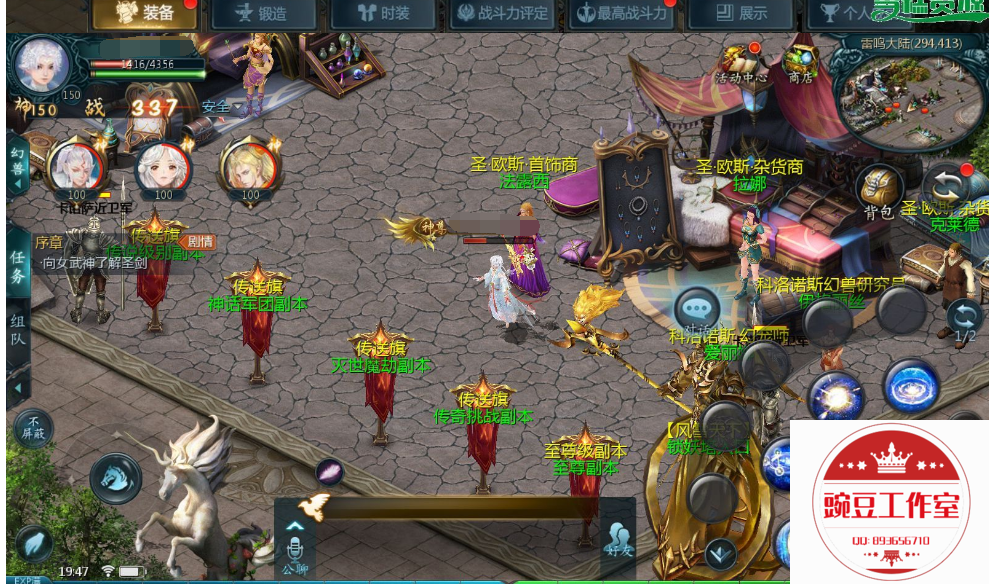Switch skill page with the 1/2 button
Viewport: 989px width, 584px height.
(x=964, y=320)
